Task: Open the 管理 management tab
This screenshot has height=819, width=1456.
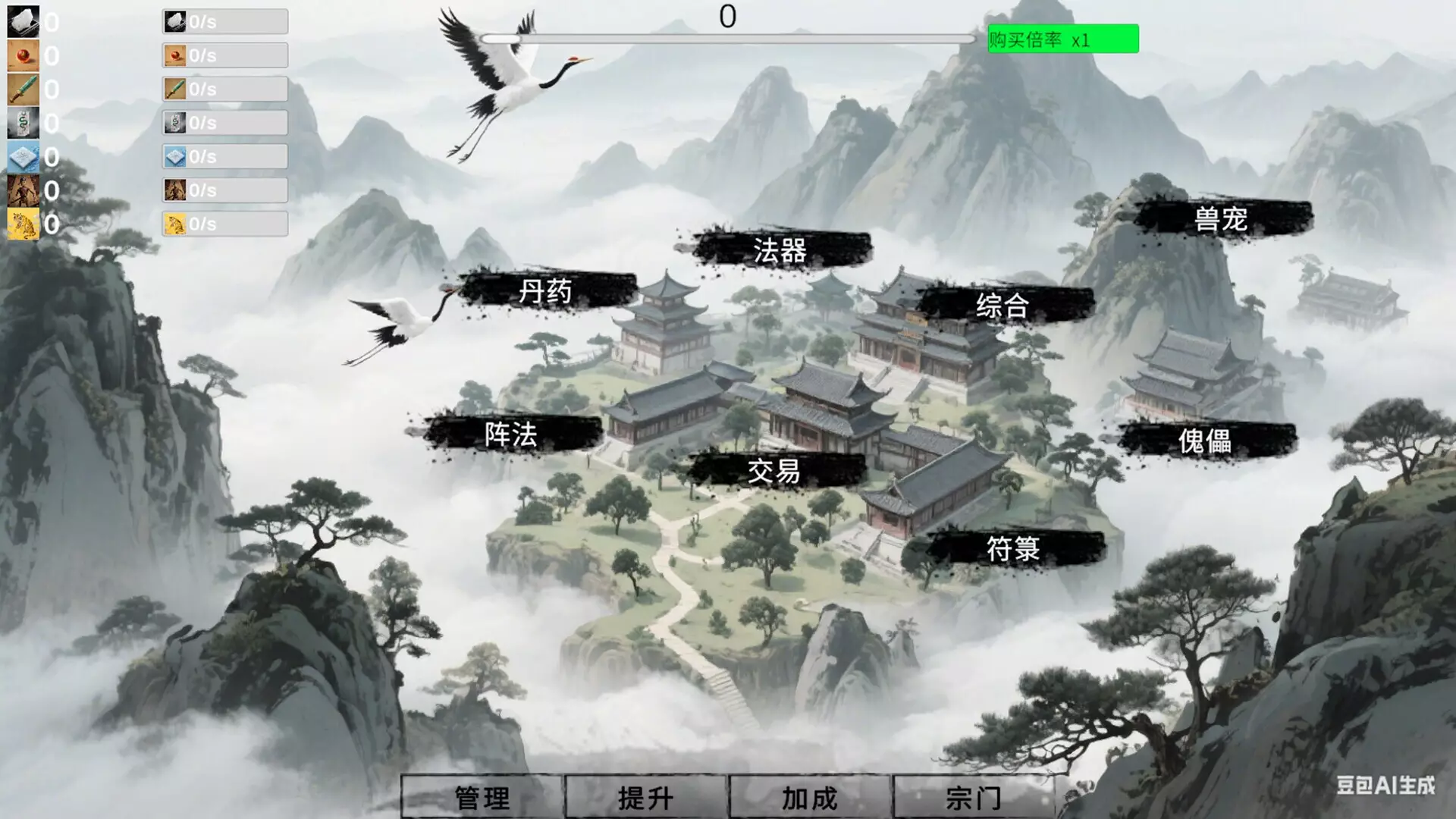Action: click(483, 797)
